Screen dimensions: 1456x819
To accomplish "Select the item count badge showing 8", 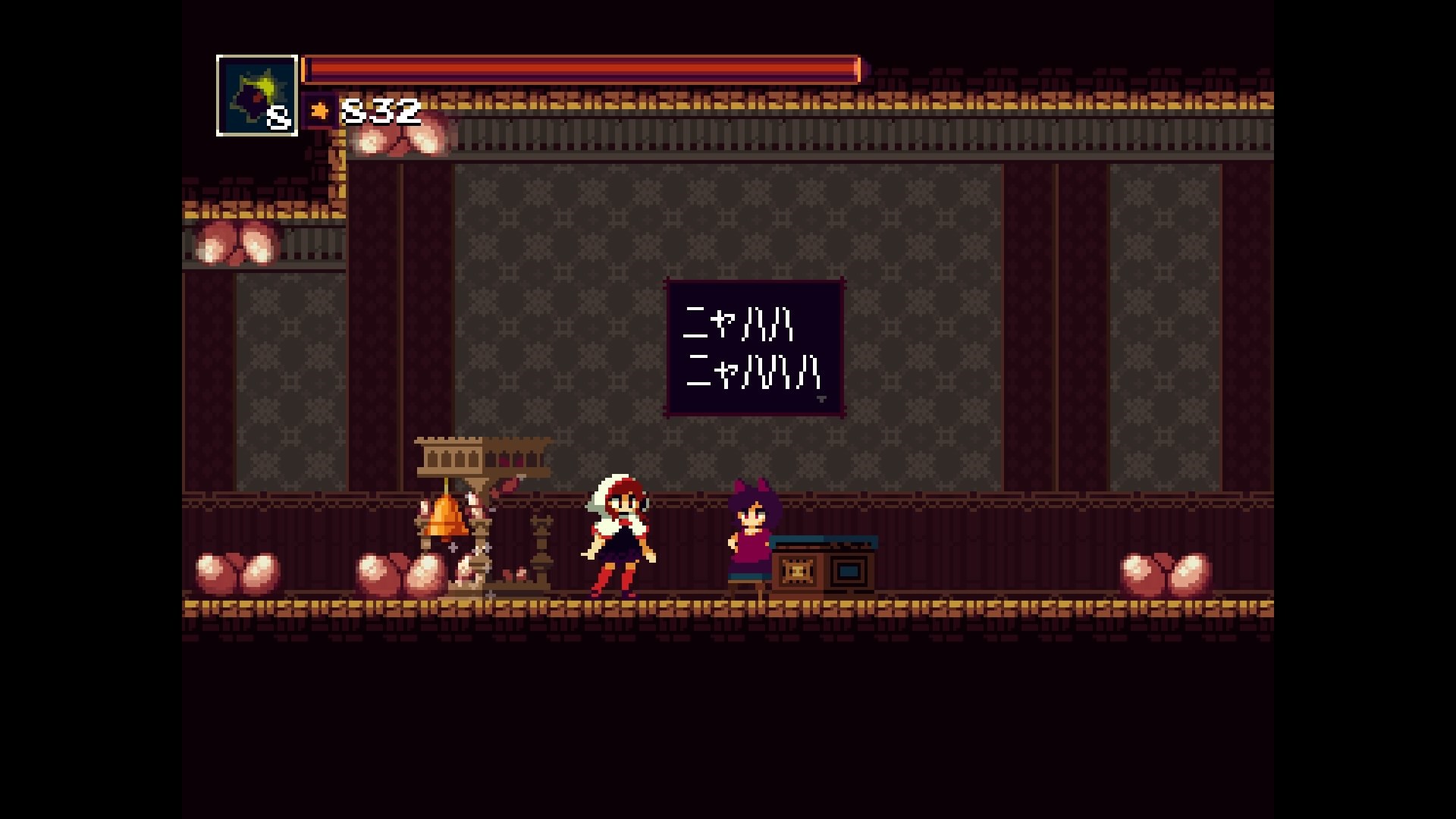I will [280, 116].
